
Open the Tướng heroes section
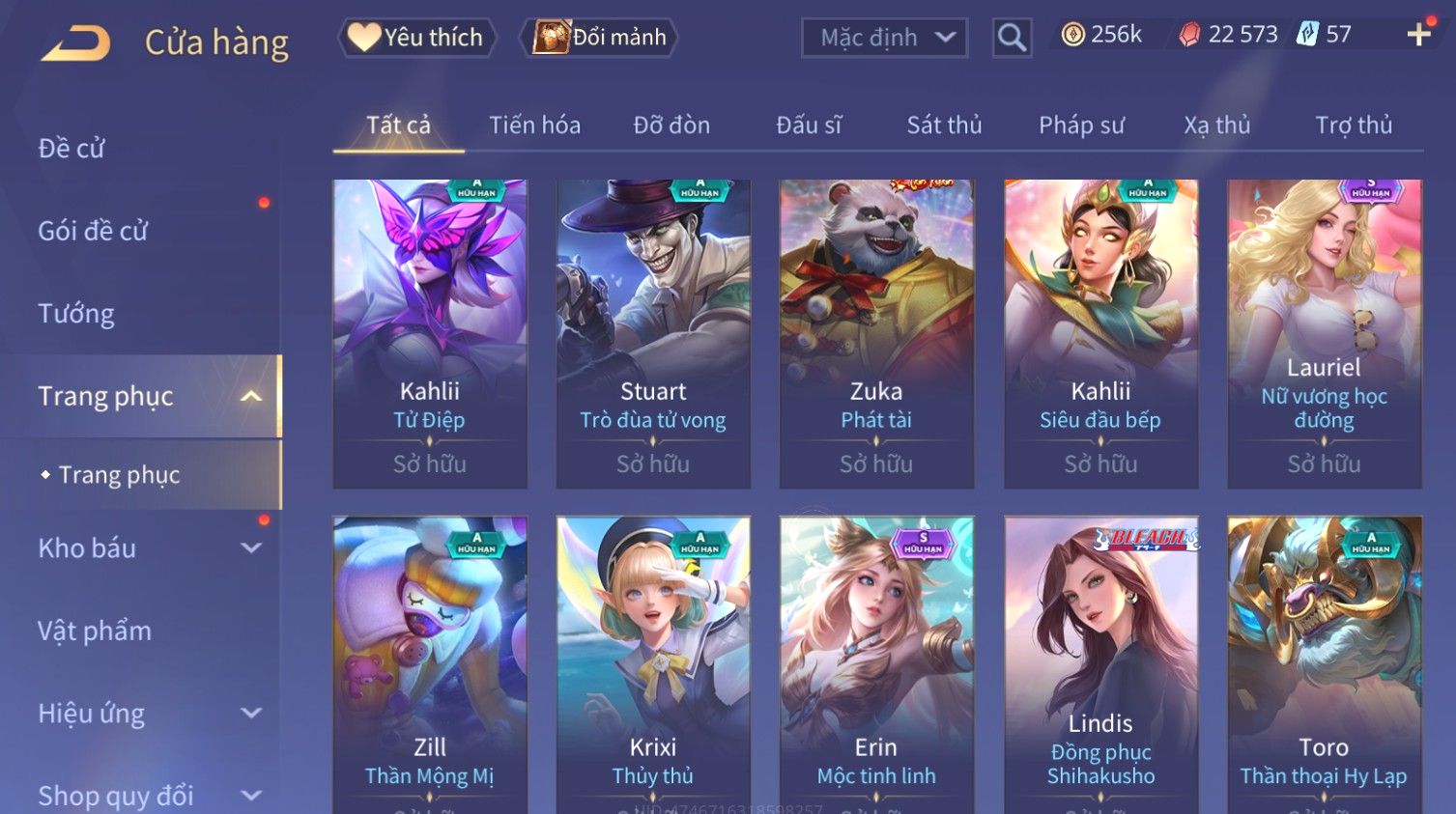[x=76, y=314]
